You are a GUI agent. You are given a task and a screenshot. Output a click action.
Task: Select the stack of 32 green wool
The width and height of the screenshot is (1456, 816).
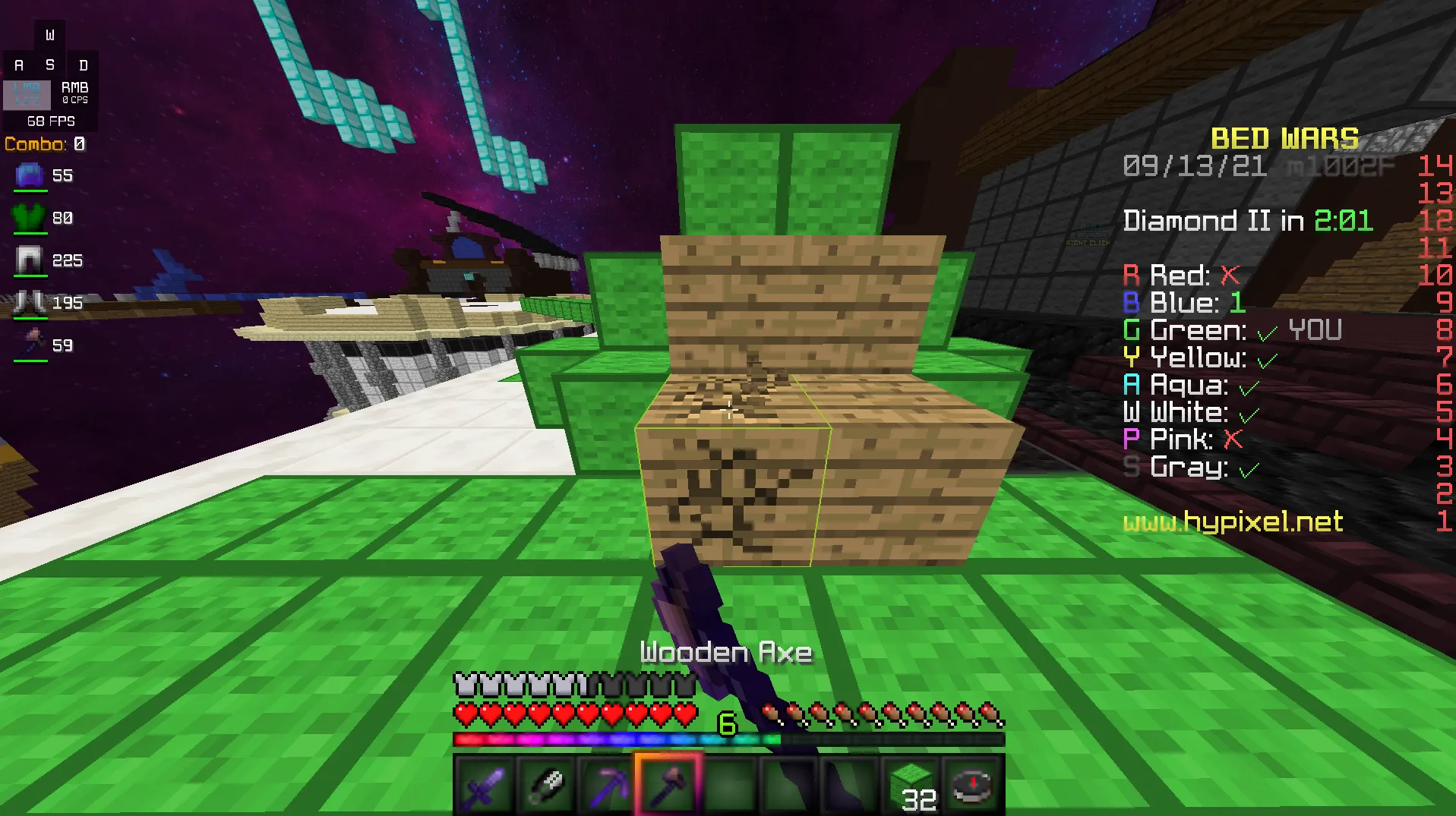(x=911, y=785)
